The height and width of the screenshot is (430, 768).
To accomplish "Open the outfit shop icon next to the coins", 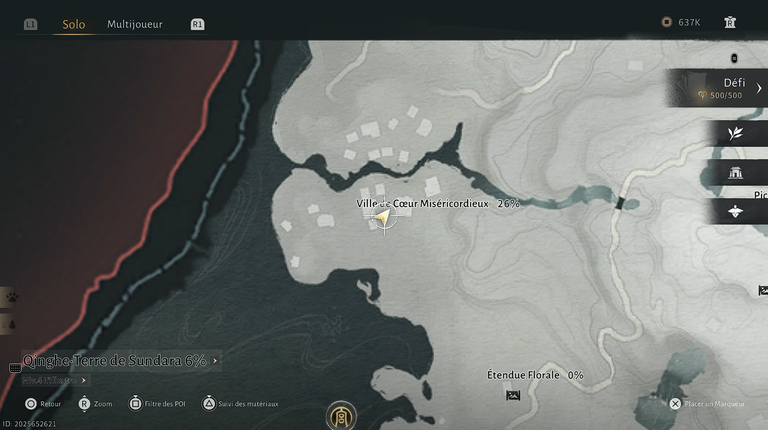I will pos(730,22).
